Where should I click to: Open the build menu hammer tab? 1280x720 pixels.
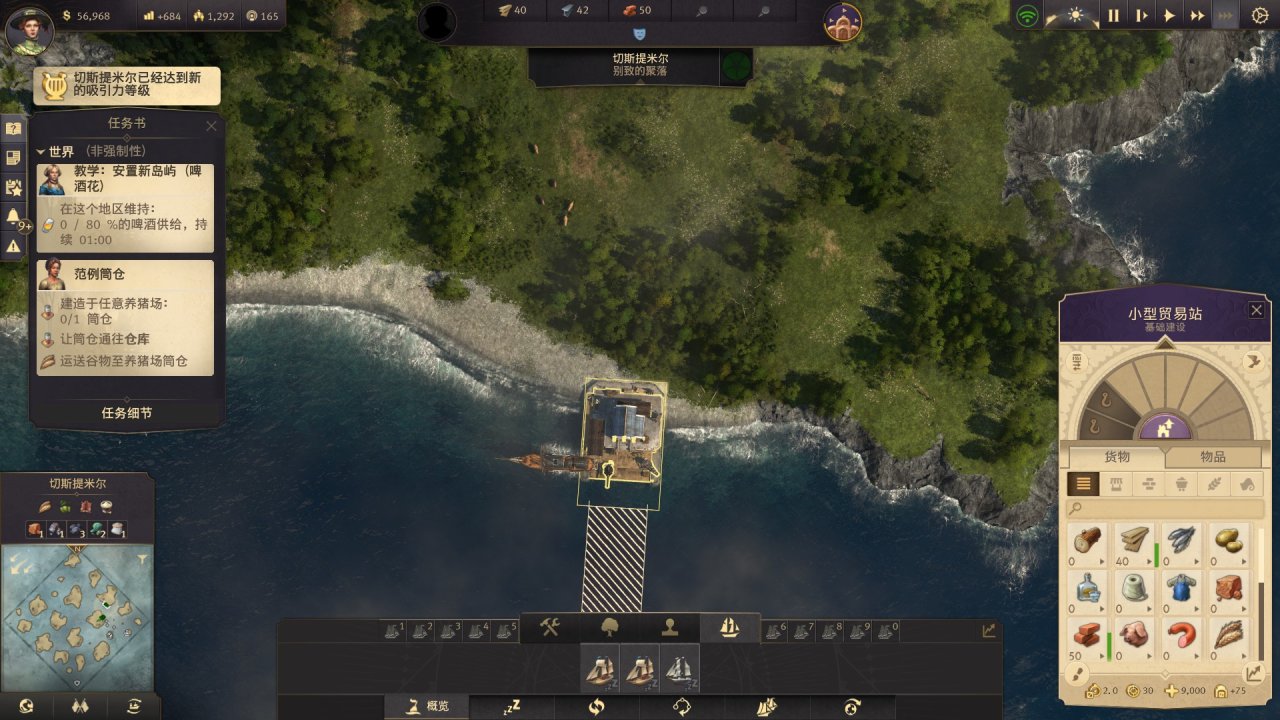tap(550, 627)
